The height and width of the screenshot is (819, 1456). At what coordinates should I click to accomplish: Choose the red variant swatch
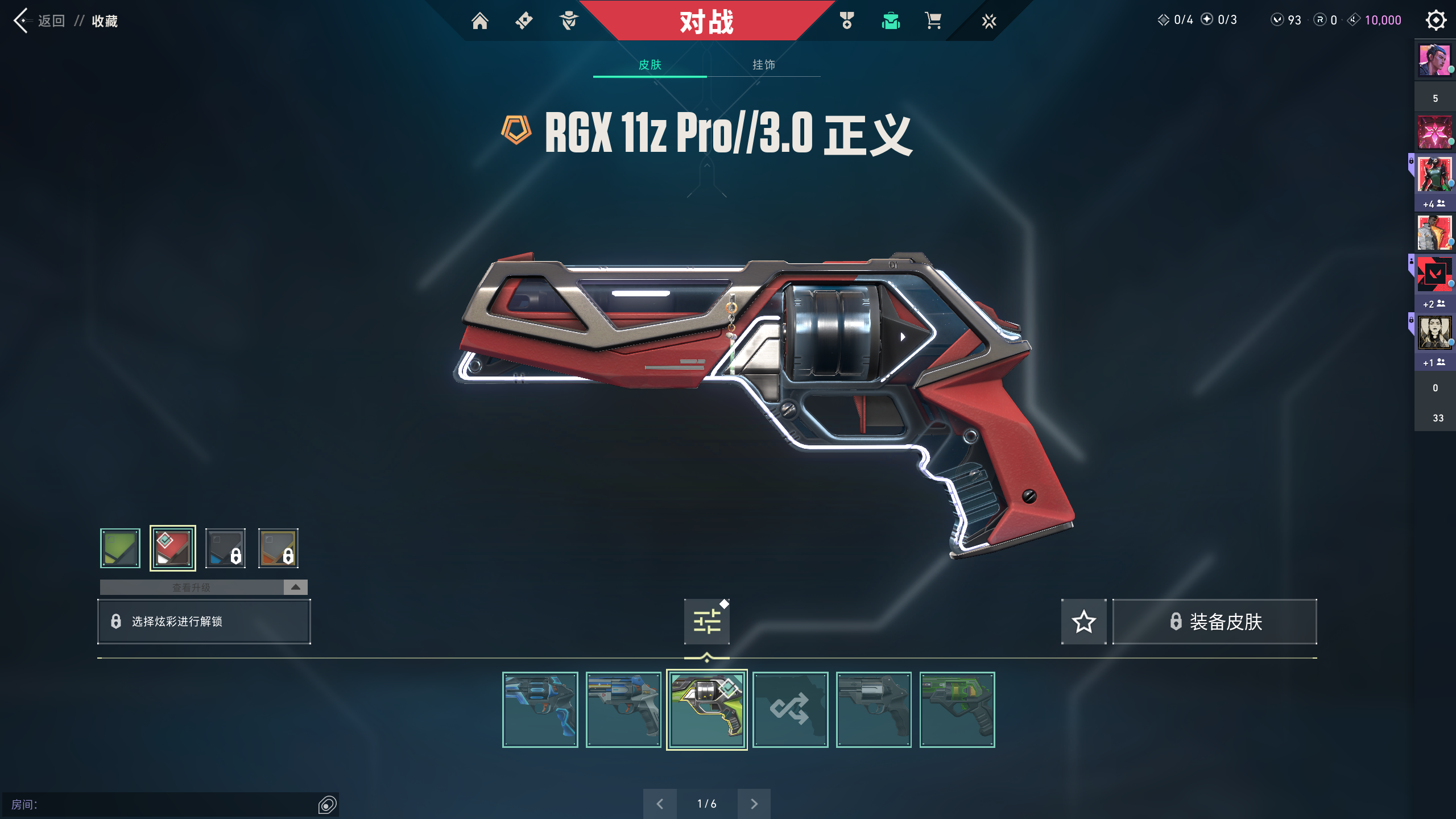point(173,548)
